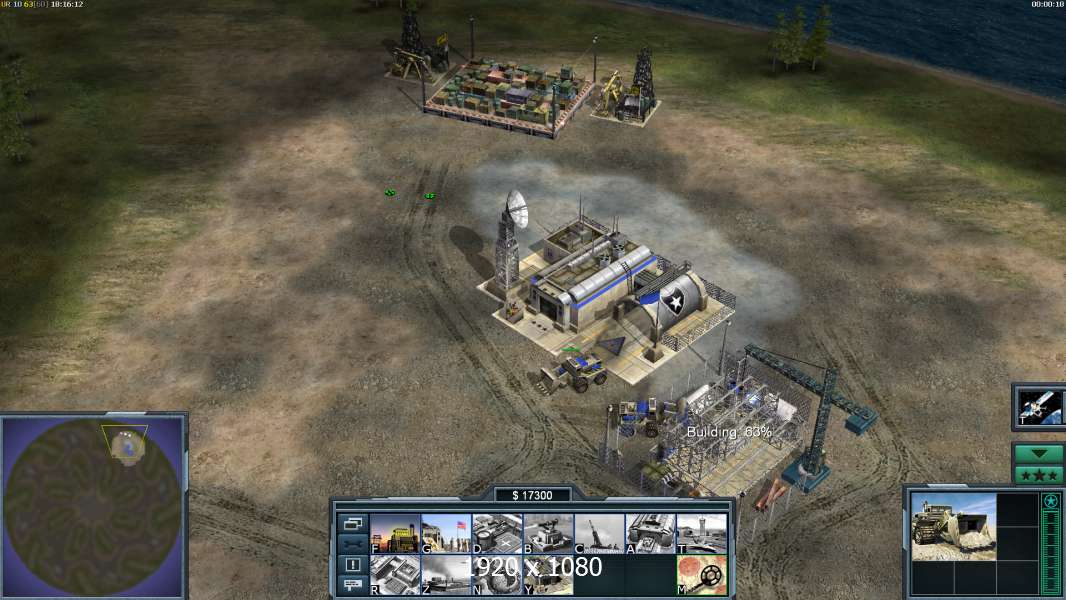Choose the bunker build icon labeled Y
The width and height of the screenshot is (1066, 600).
pyautogui.click(x=548, y=575)
